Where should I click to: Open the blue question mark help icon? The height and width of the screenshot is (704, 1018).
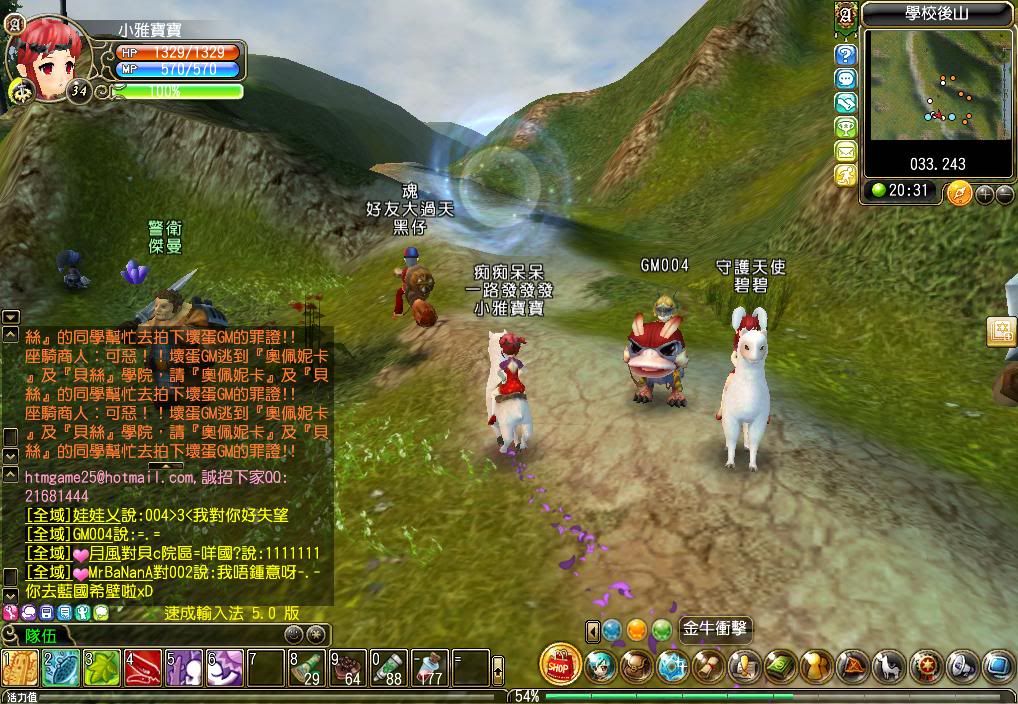[846, 55]
